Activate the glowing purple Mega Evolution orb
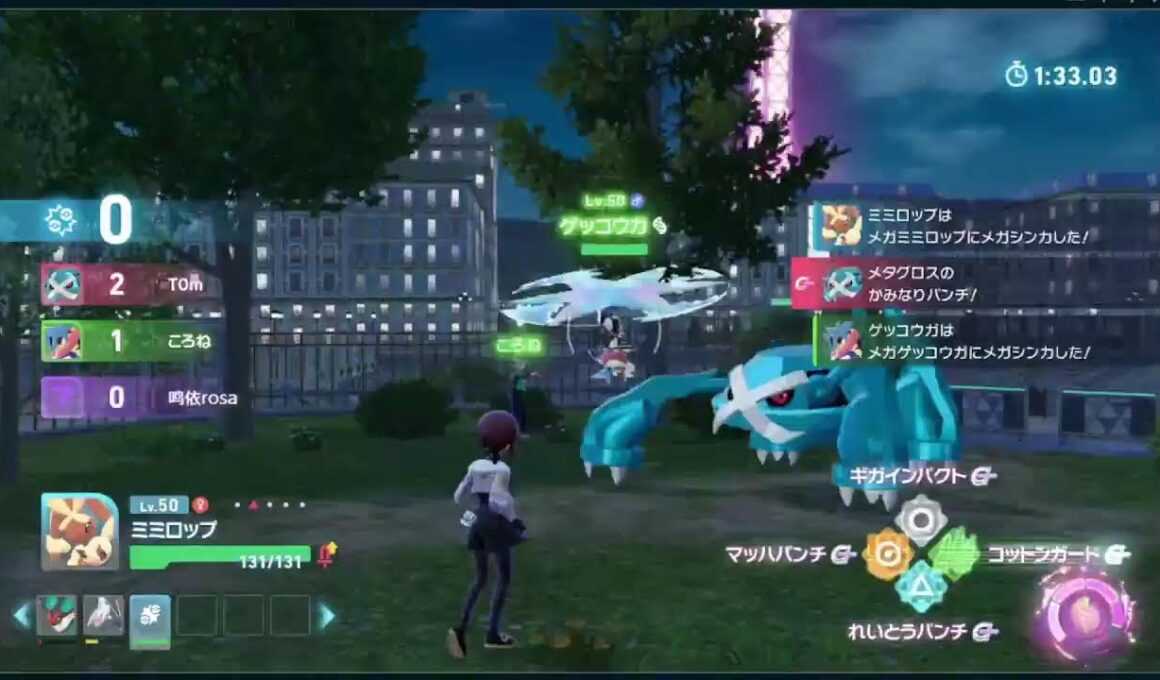 [1085, 614]
